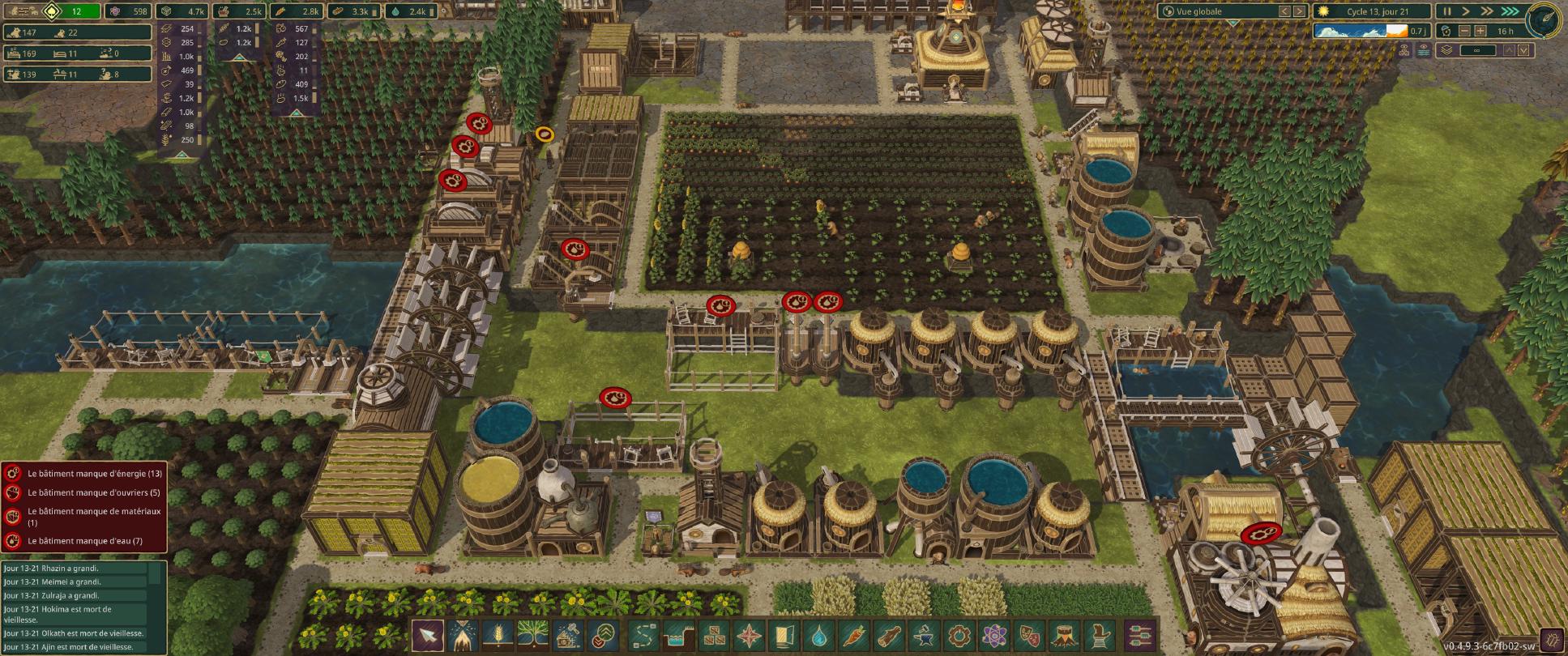Increase working hours with the plus button
Screen dimensions: 1568x656
coord(1480,31)
